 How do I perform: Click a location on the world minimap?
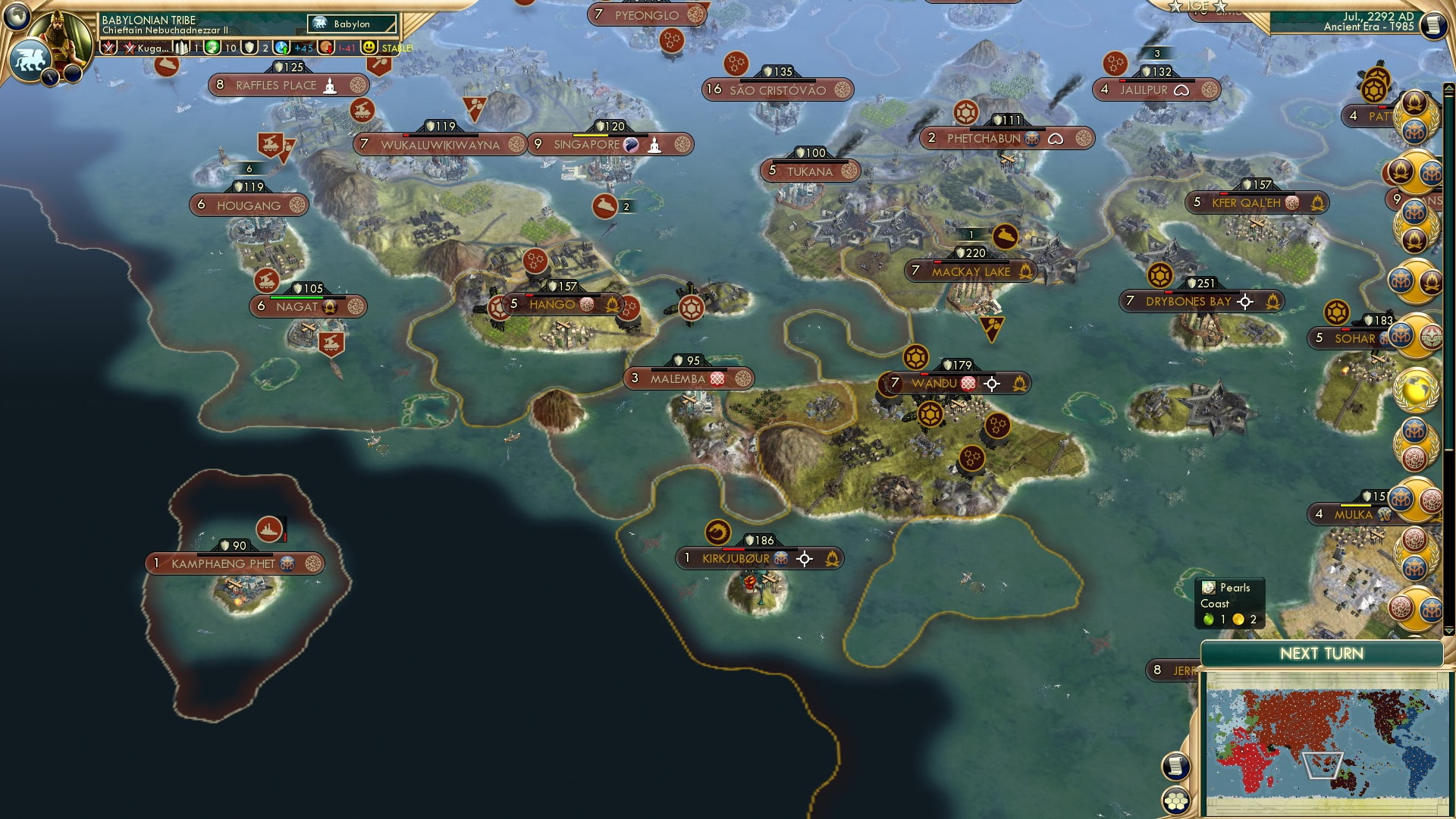click(1327, 743)
